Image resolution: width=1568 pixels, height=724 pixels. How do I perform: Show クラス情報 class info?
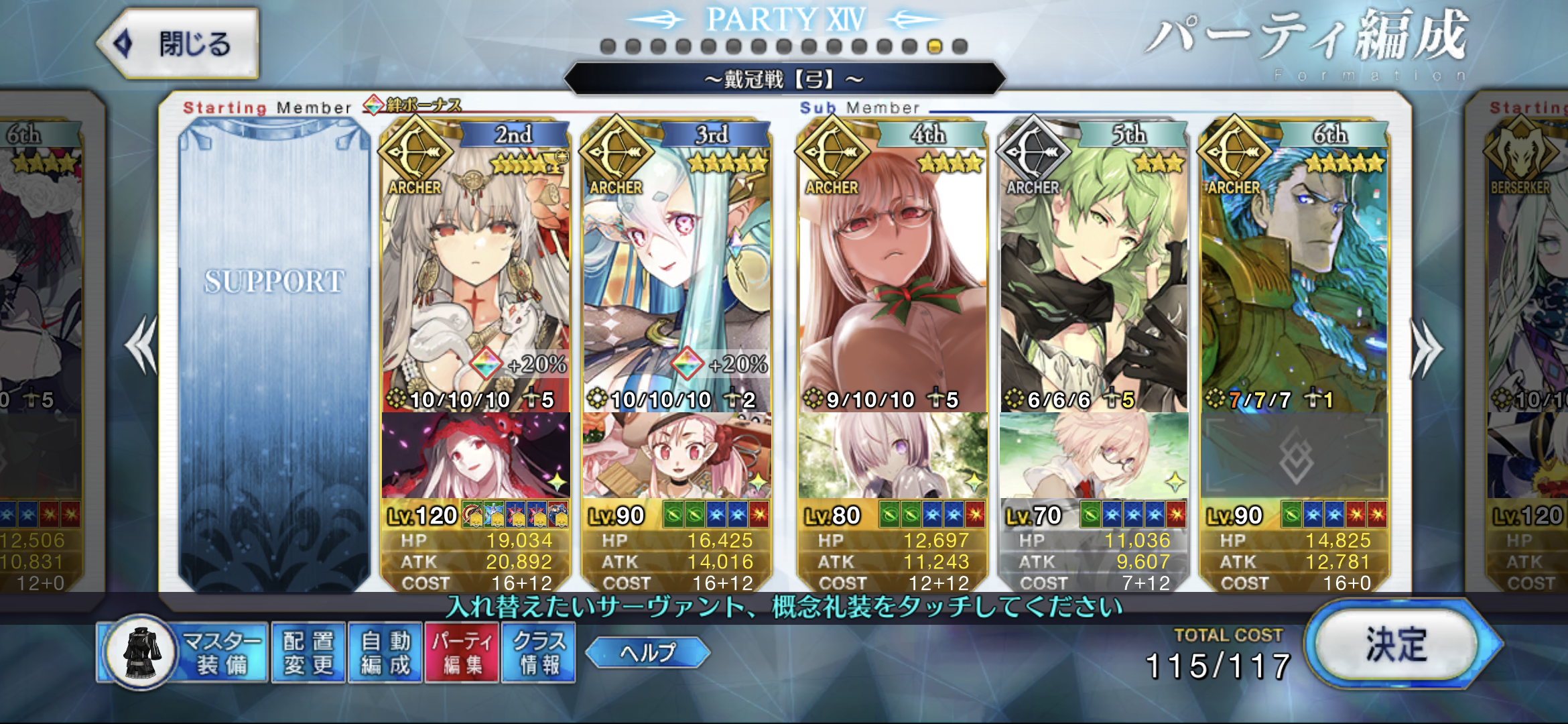point(539,653)
